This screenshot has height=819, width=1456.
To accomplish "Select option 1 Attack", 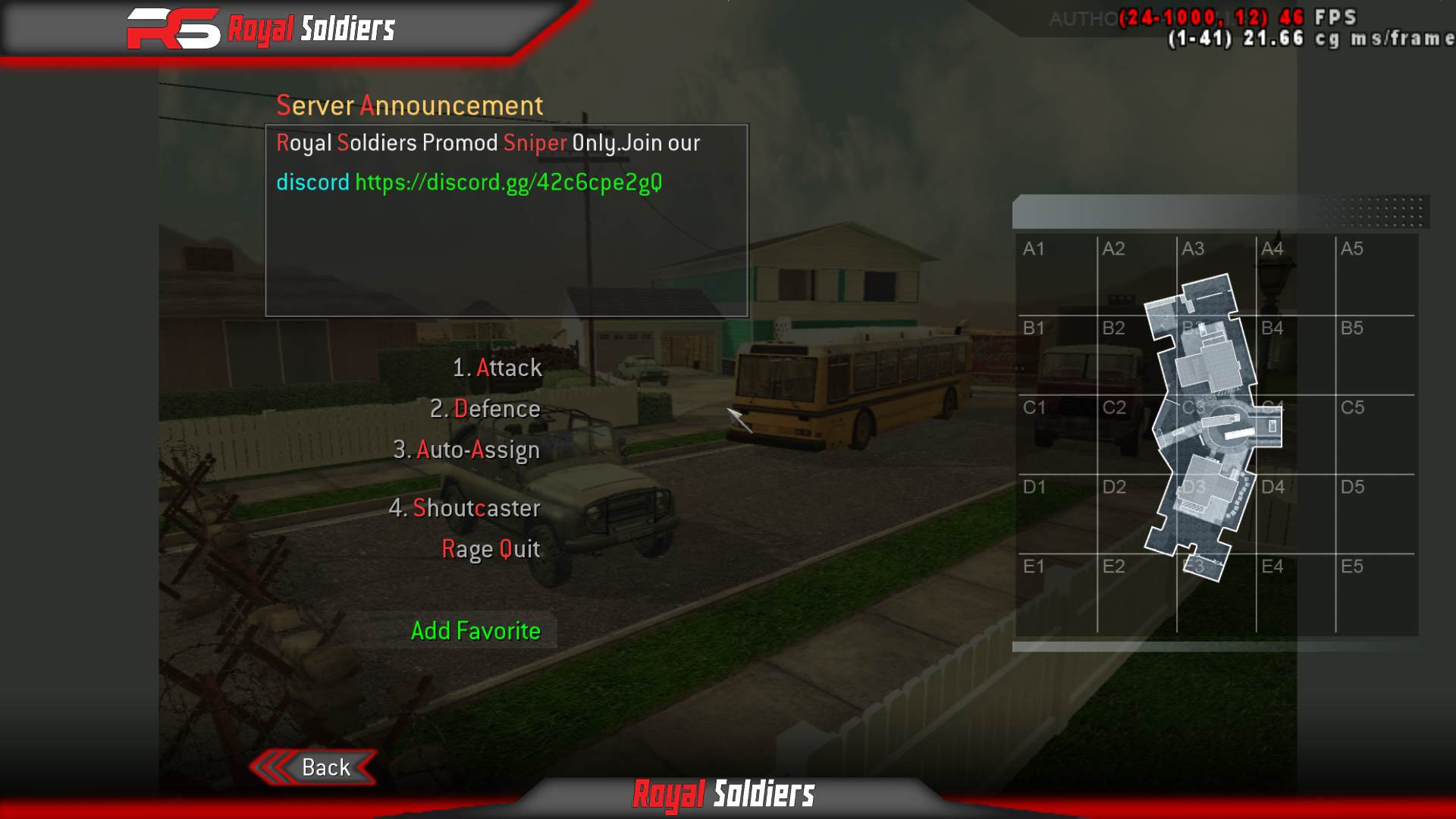I will pos(497,368).
